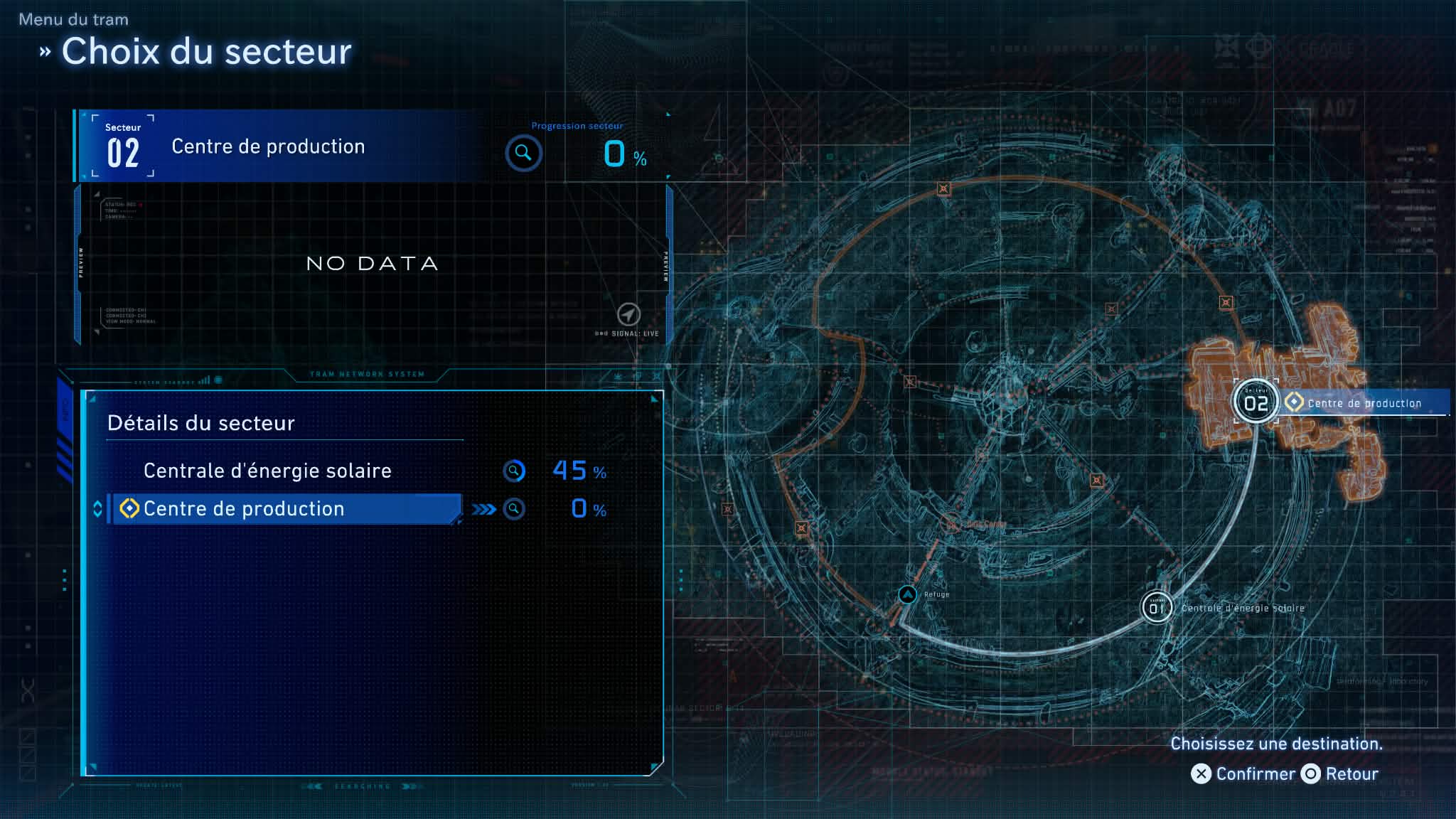Click the Retour option
This screenshot has width=1456, height=819.
(x=1340, y=773)
